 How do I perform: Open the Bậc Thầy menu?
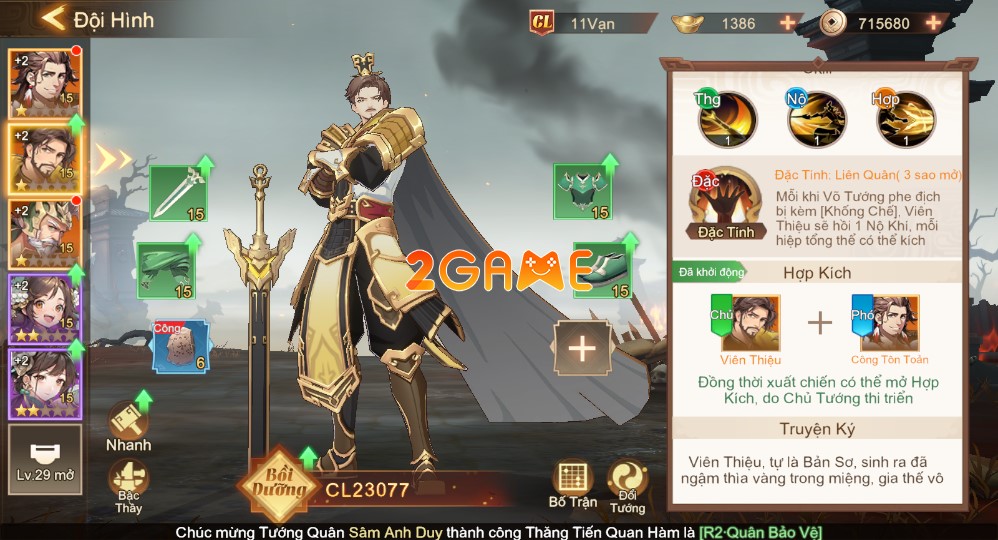pyautogui.click(x=128, y=486)
